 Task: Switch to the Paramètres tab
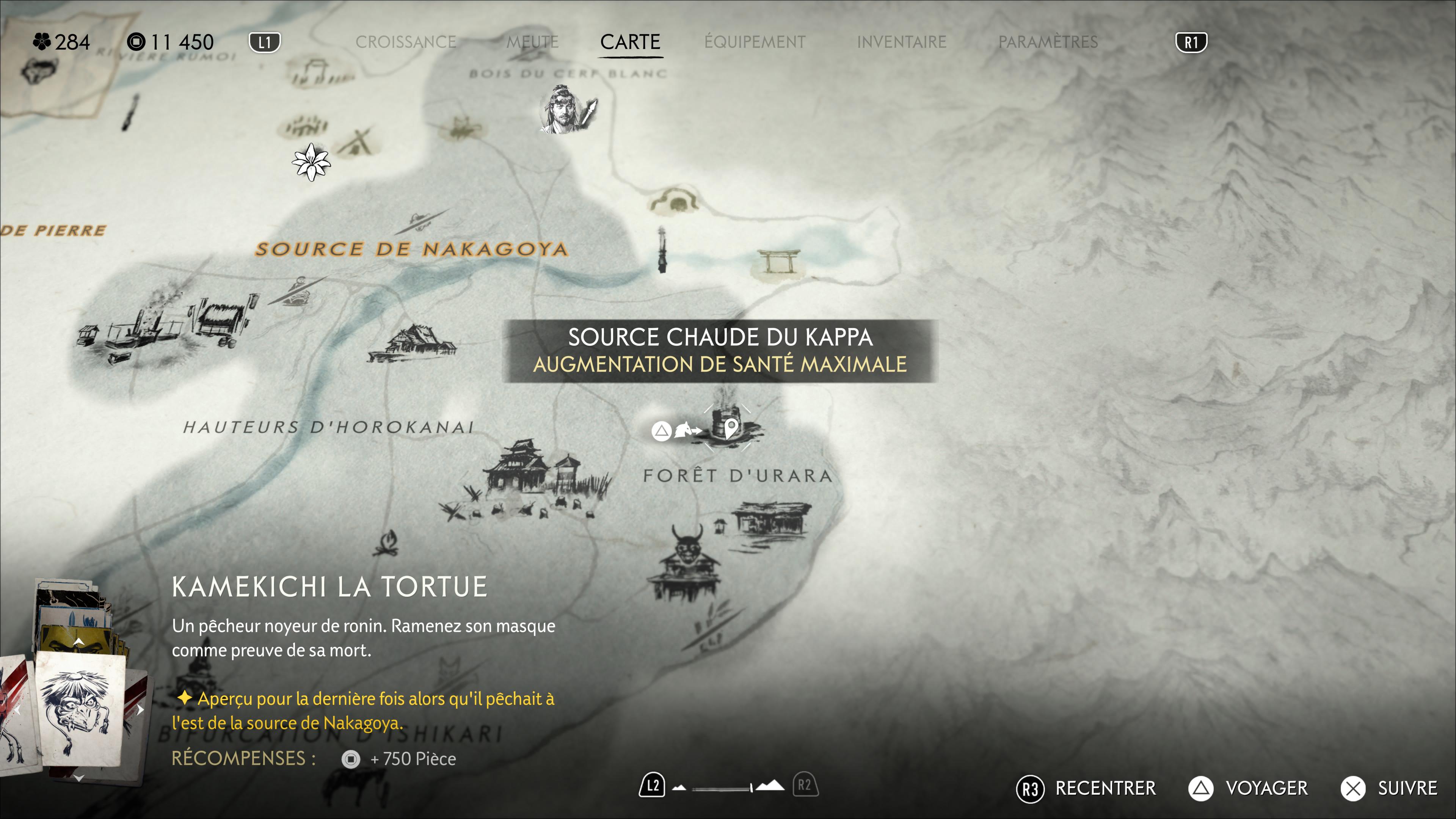1047,42
